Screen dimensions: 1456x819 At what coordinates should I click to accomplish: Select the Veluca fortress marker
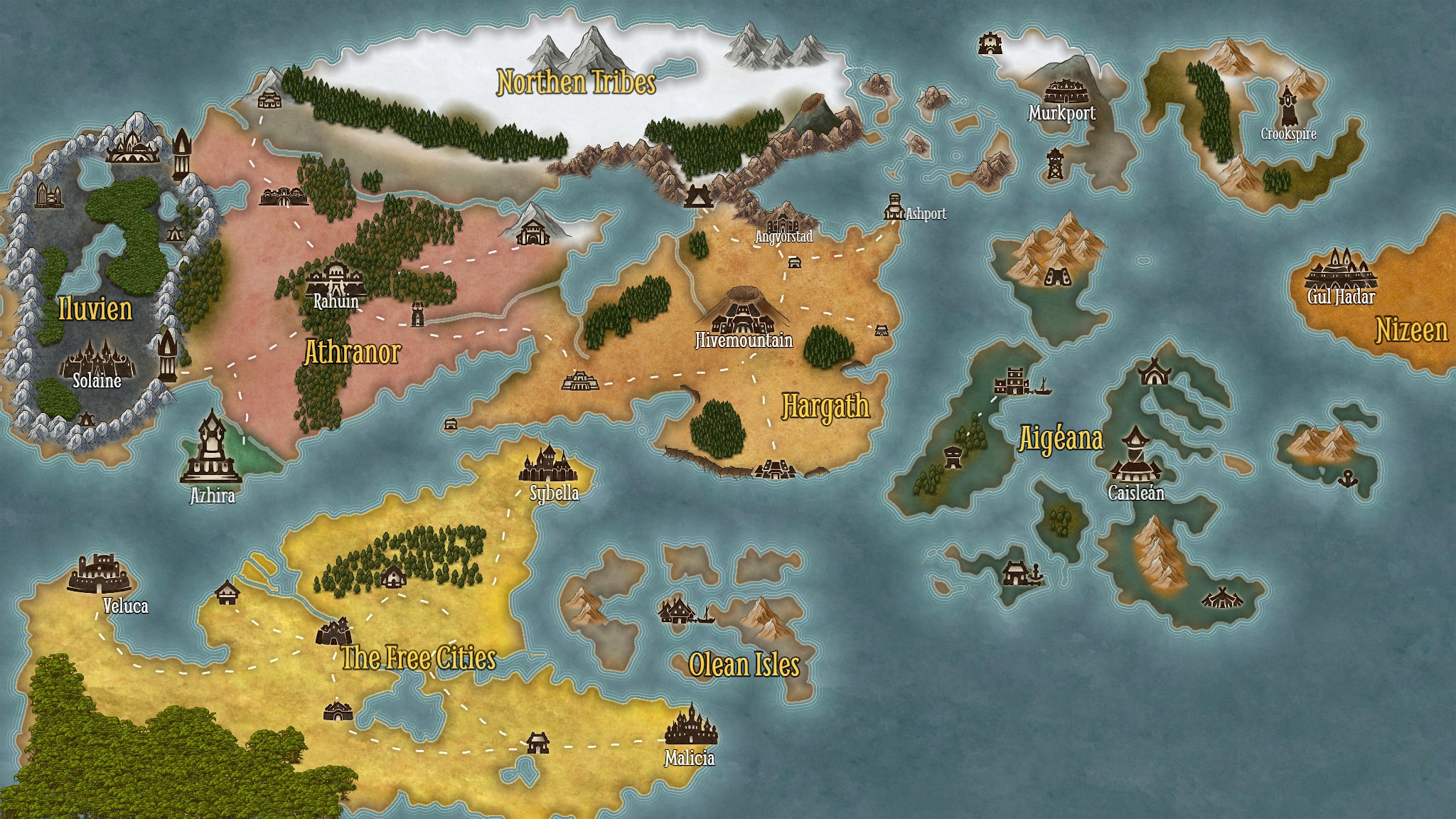100,574
